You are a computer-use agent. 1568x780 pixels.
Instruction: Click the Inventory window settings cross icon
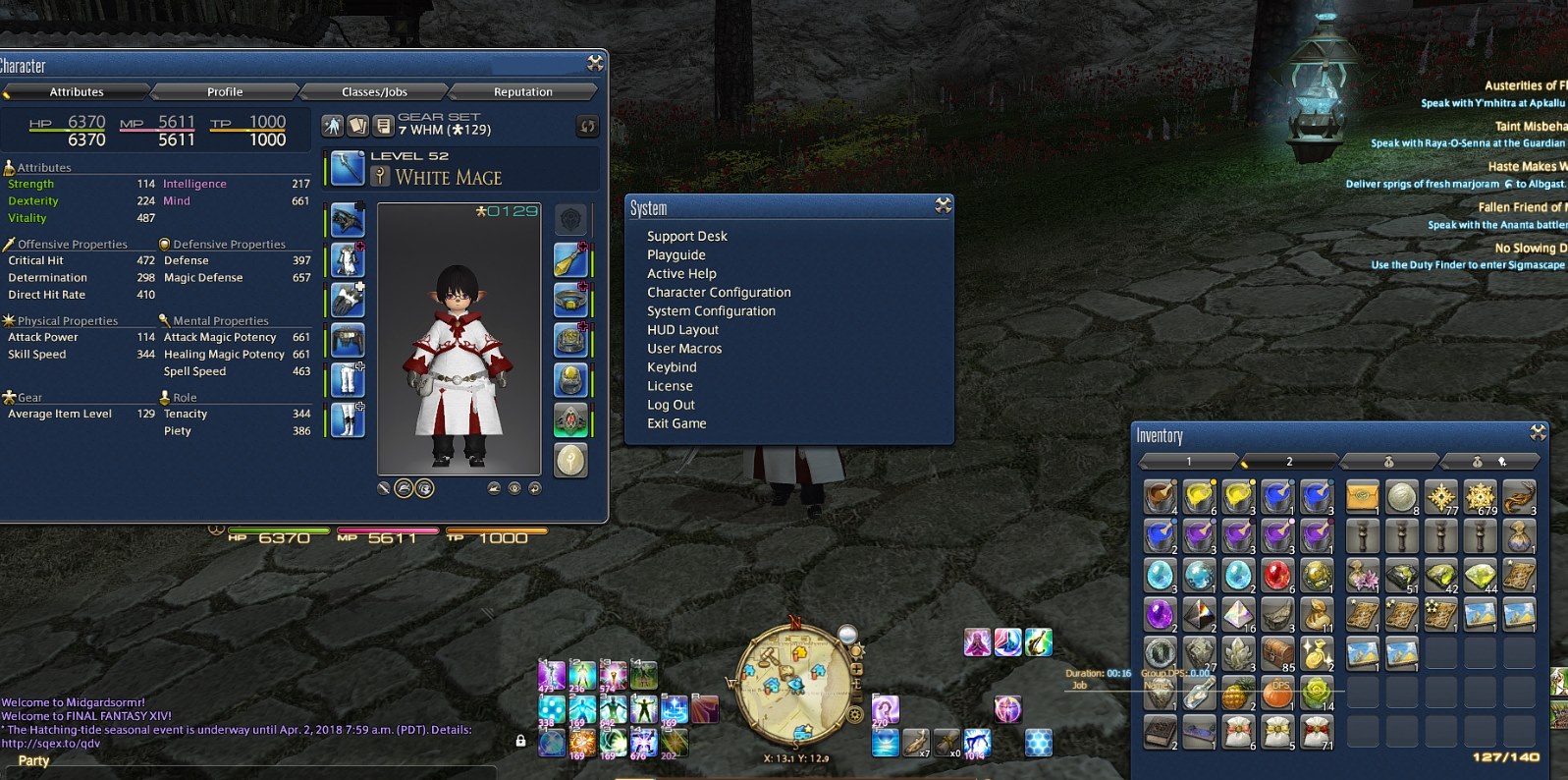[x=1537, y=435]
